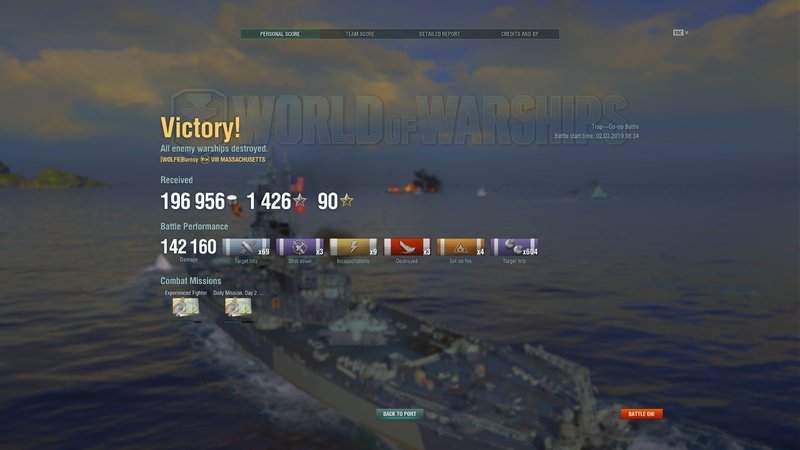The width and height of the screenshot is (800, 450).
Task: Check the Incapacitations ribbon
Action: pyautogui.click(x=354, y=247)
